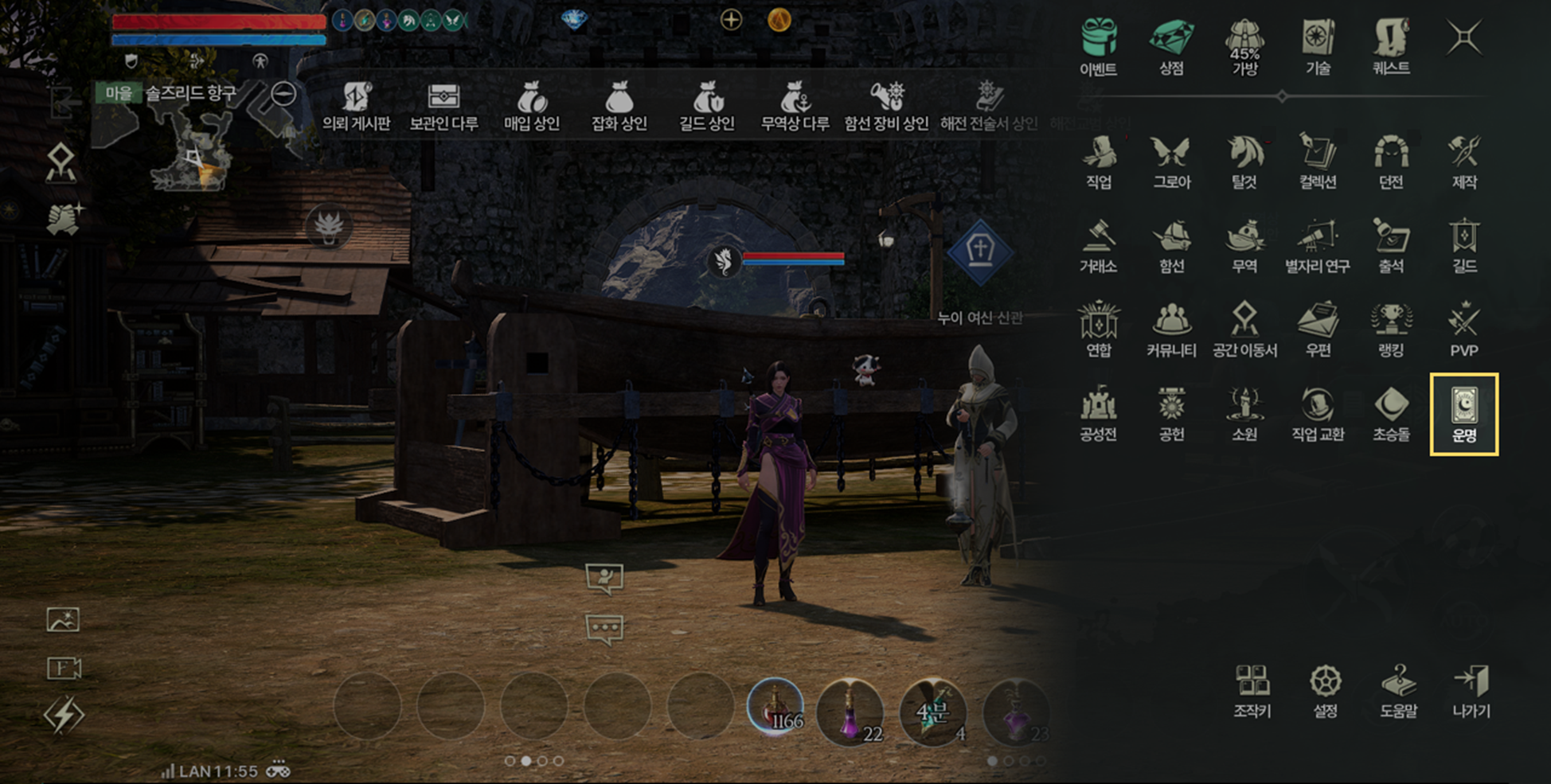
Task: Open the 운명 (Fate) card menu
Action: (1463, 414)
